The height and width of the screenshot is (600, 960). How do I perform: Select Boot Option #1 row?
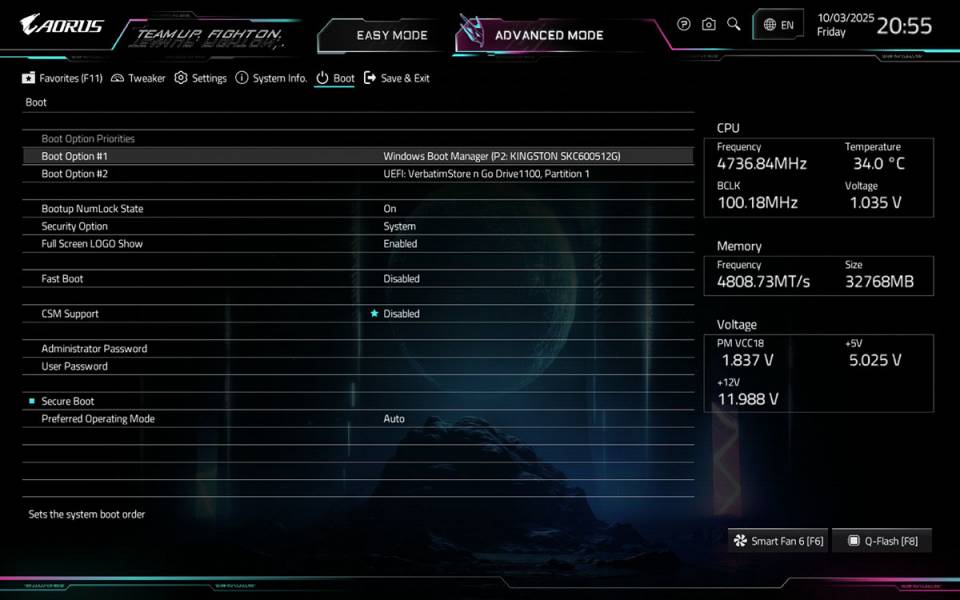pyautogui.click(x=357, y=156)
